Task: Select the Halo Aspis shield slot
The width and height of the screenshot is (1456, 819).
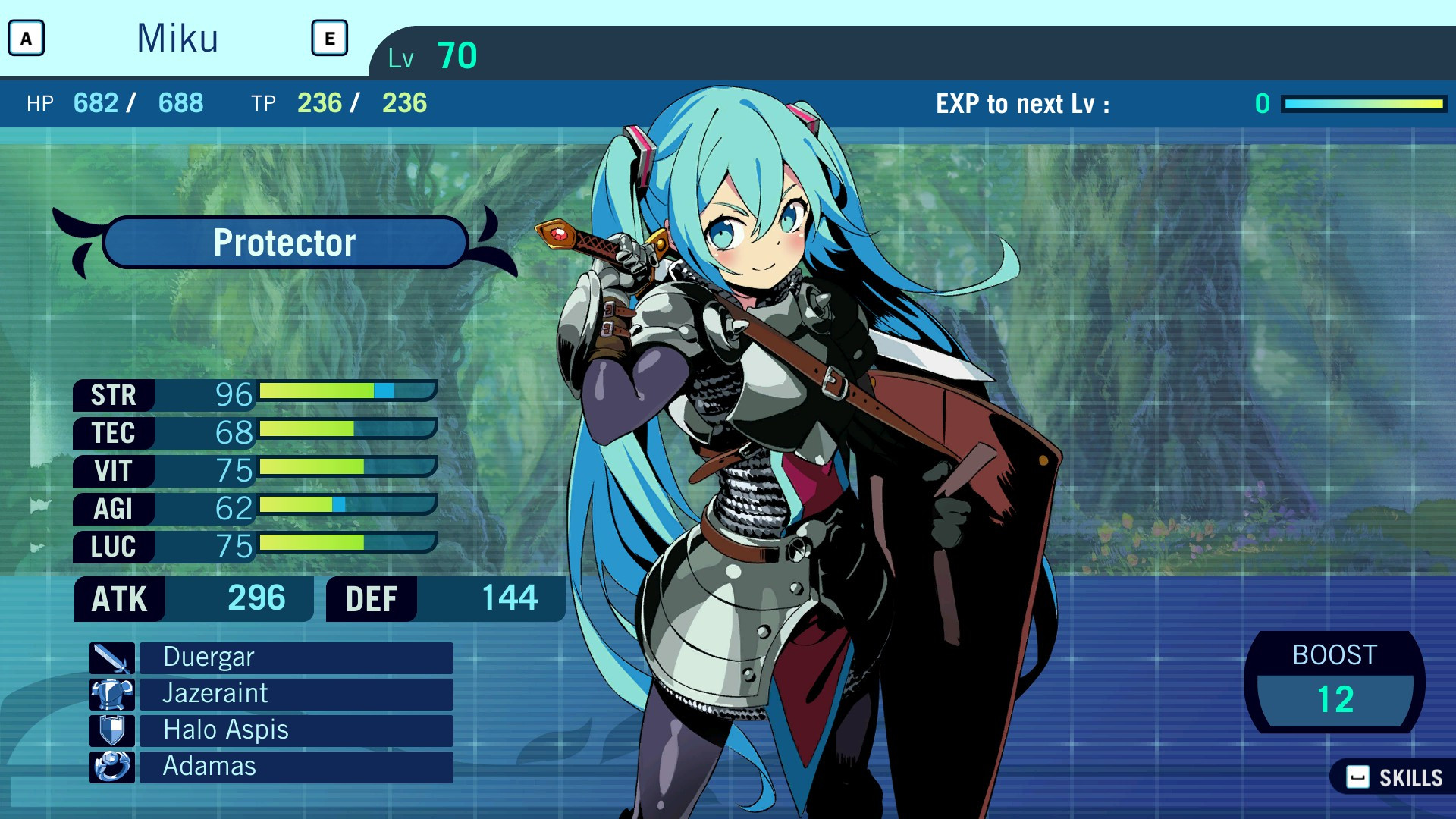Action: click(x=296, y=730)
